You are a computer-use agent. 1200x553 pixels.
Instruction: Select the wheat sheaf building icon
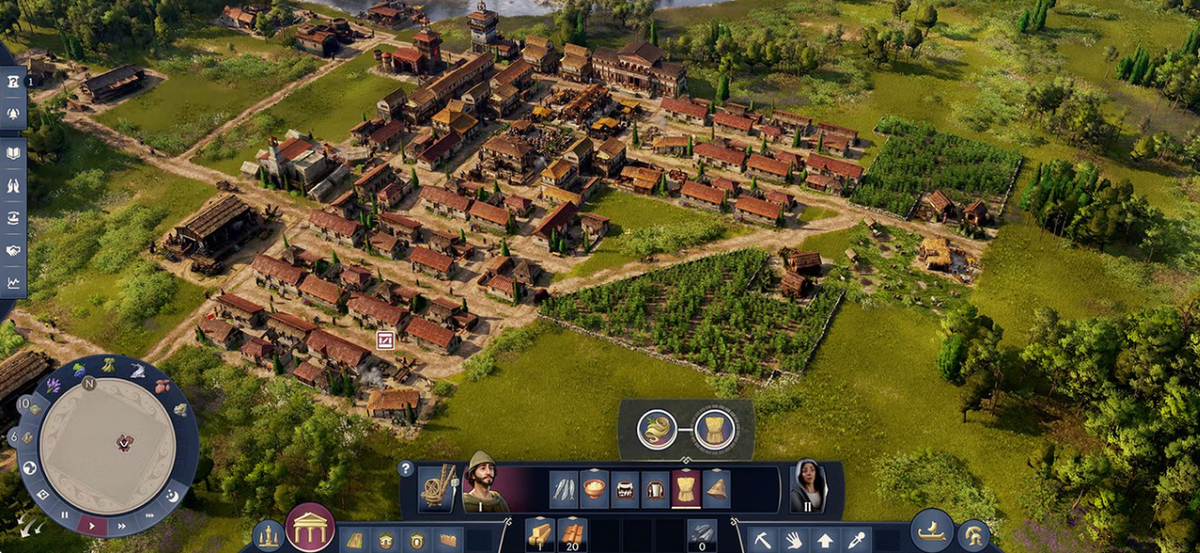pyautogui.click(x=686, y=489)
